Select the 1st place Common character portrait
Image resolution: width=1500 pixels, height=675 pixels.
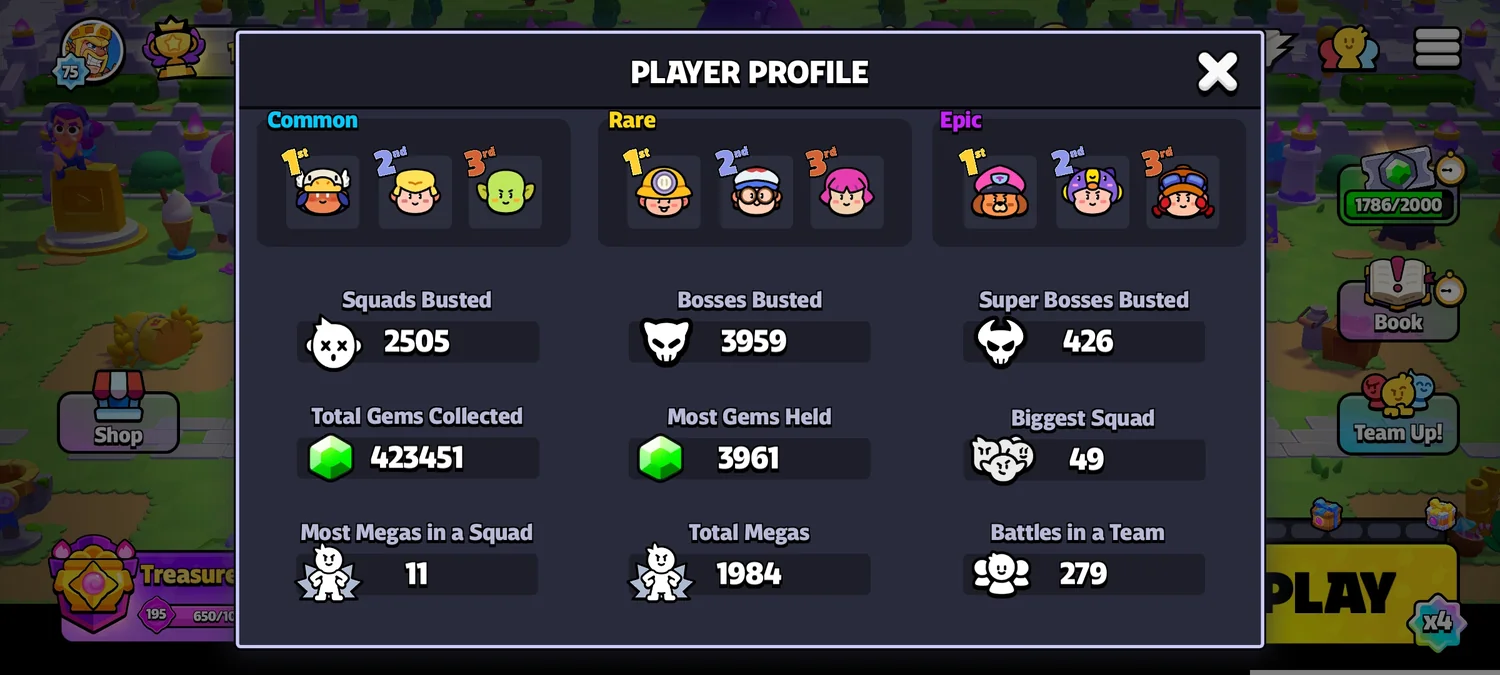click(x=323, y=191)
